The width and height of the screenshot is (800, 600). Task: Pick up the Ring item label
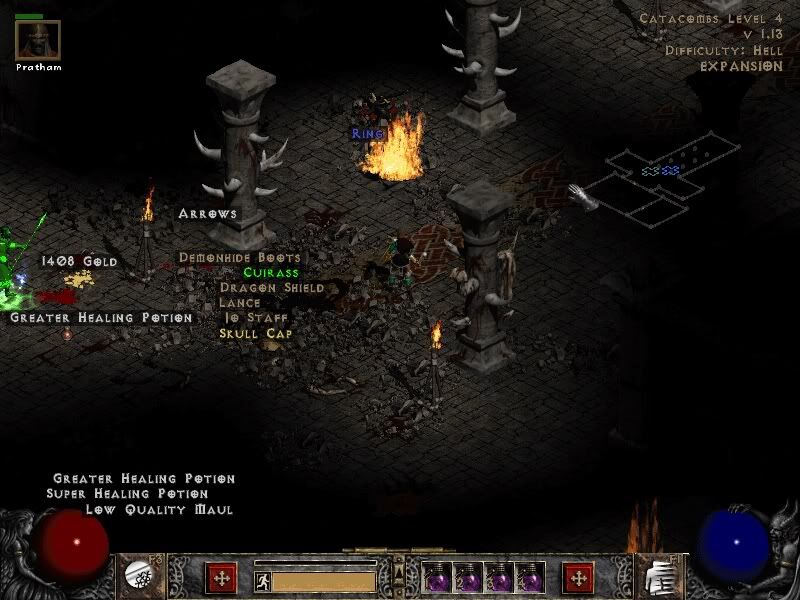point(367,133)
